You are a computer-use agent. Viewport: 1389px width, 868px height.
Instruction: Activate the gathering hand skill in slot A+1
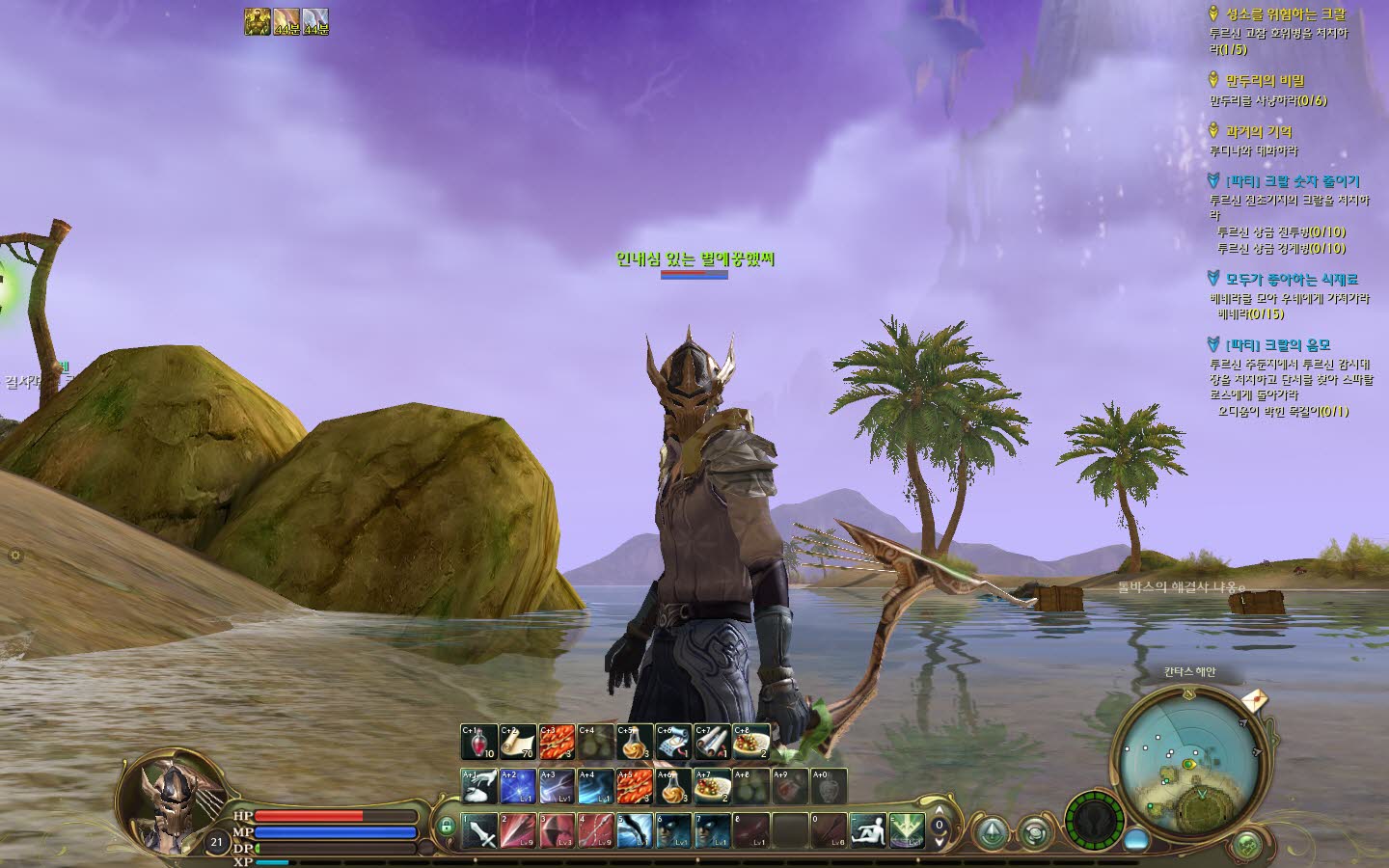[478, 786]
